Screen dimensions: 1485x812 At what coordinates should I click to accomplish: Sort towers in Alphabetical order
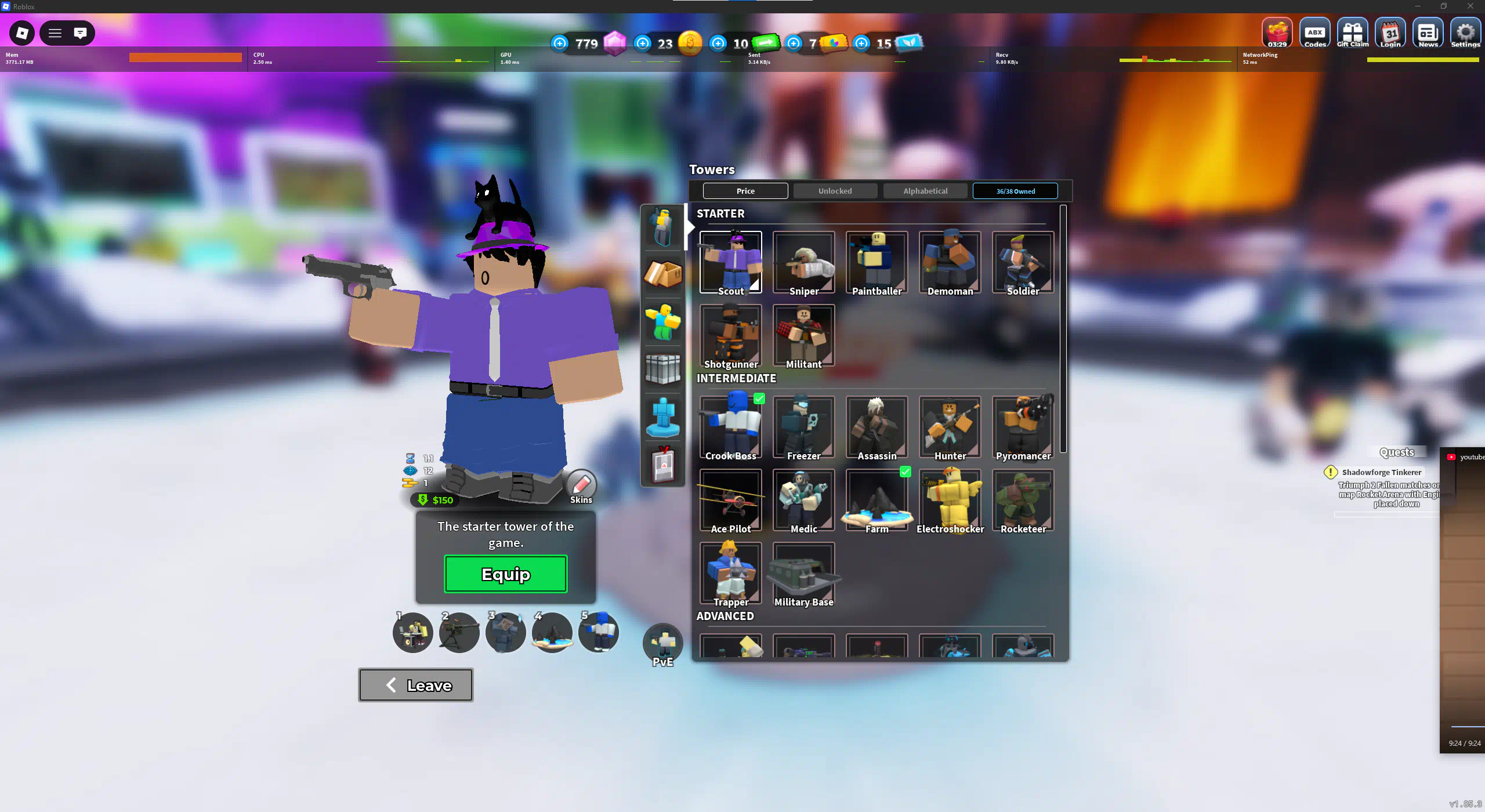[x=925, y=191]
